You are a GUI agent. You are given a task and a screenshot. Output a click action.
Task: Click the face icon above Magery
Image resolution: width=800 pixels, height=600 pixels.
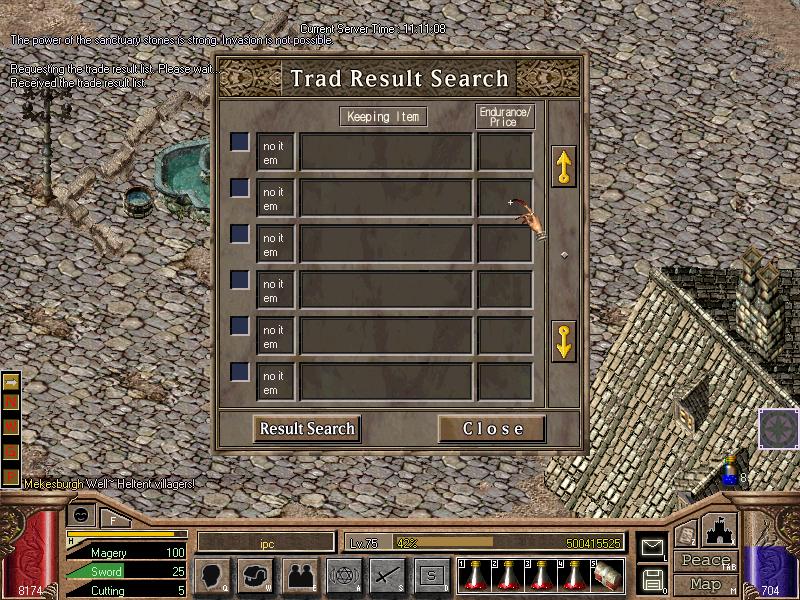80,515
